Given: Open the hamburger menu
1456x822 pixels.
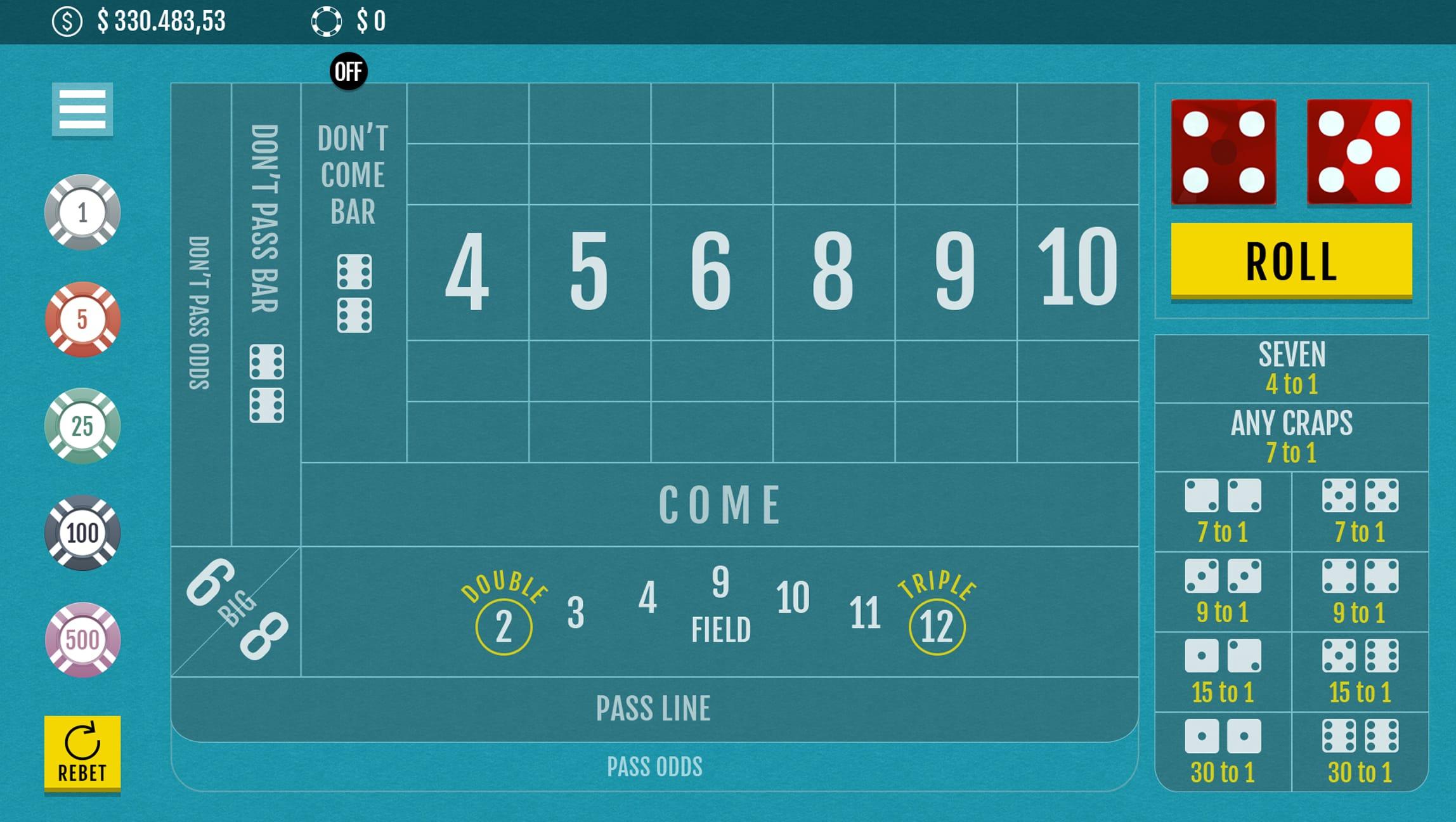Looking at the screenshot, I should pyautogui.click(x=82, y=109).
